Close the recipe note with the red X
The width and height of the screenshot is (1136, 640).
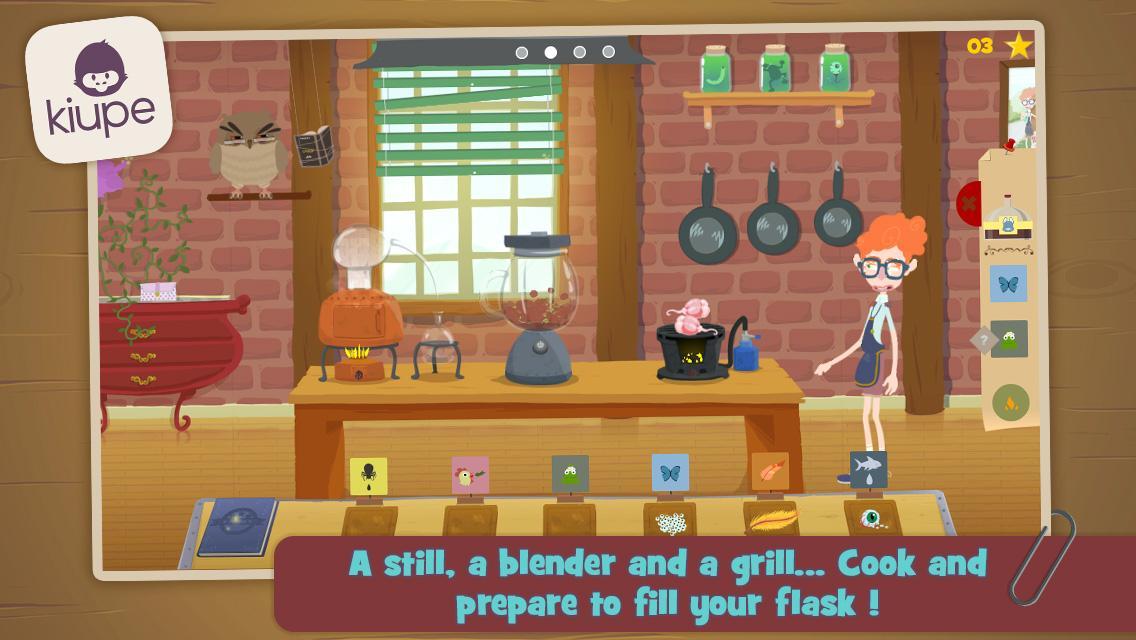[x=967, y=204]
